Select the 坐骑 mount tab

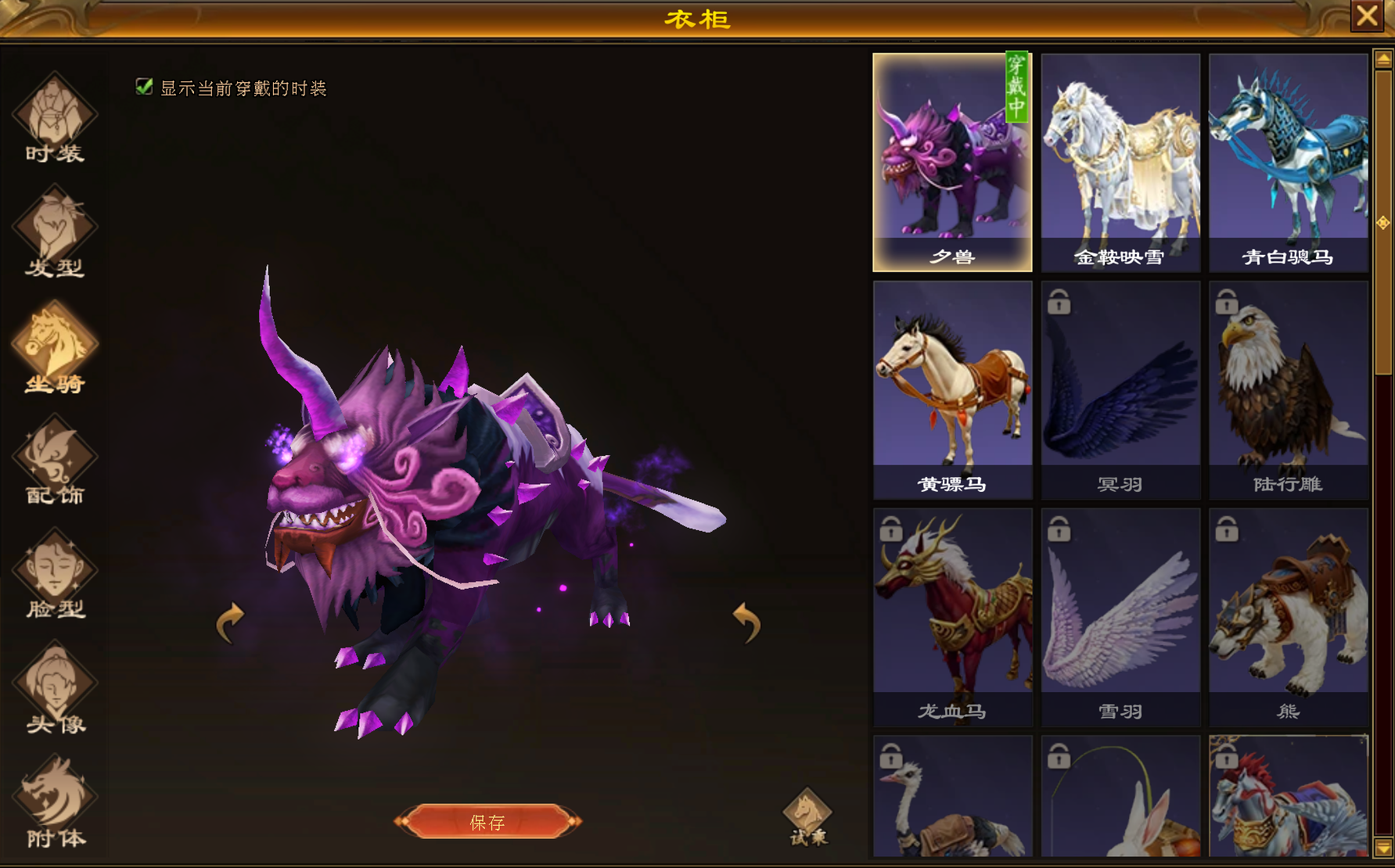[x=54, y=348]
